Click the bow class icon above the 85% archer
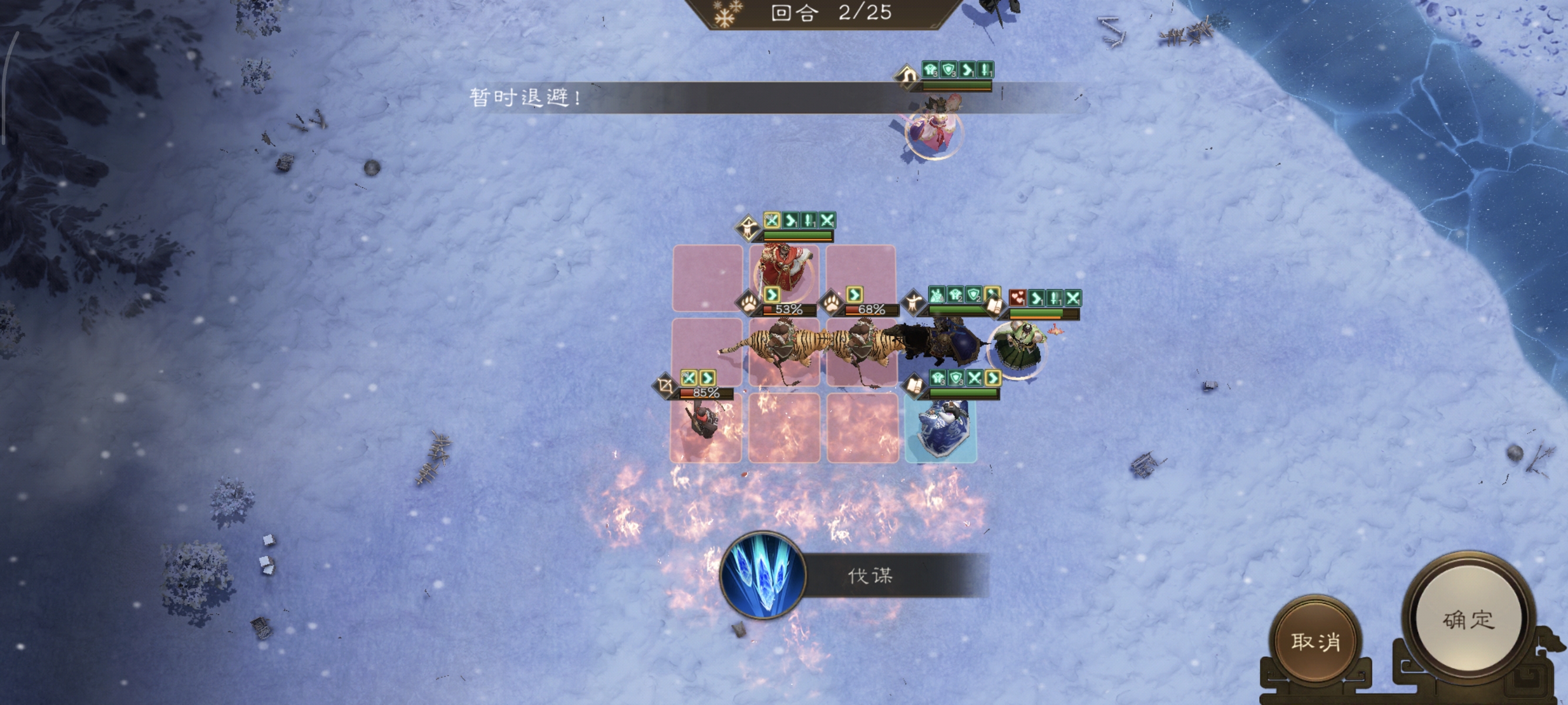The width and height of the screenshot is (1568, 705). pos(664,385)
